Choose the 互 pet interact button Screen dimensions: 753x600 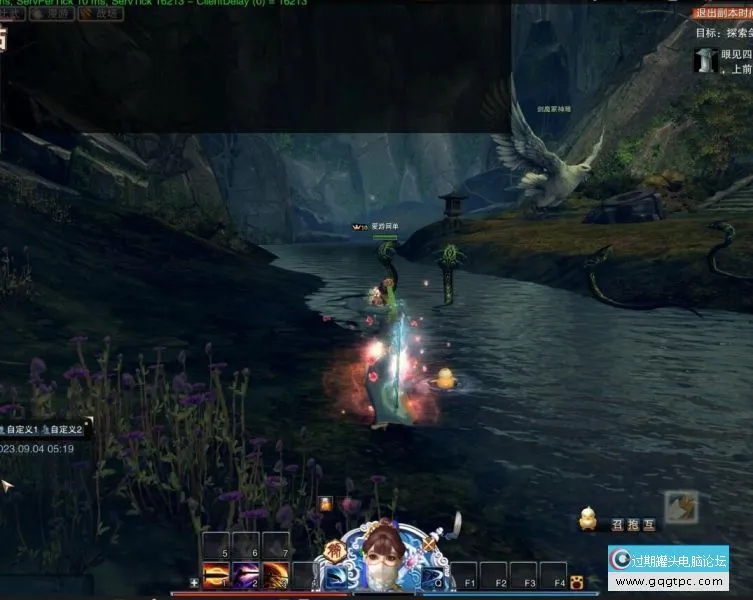649,522
